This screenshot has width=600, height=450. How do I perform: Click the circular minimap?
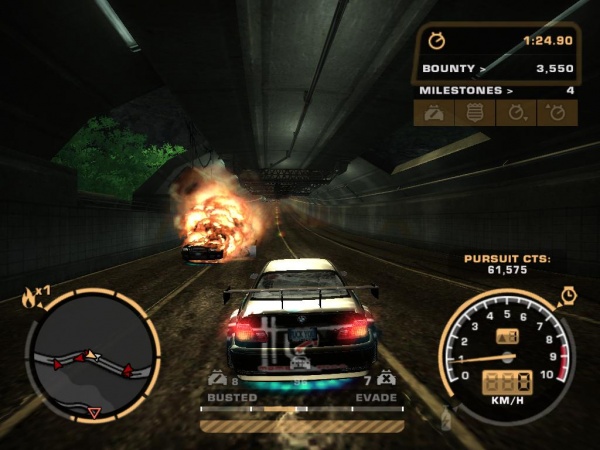(93, 355)
